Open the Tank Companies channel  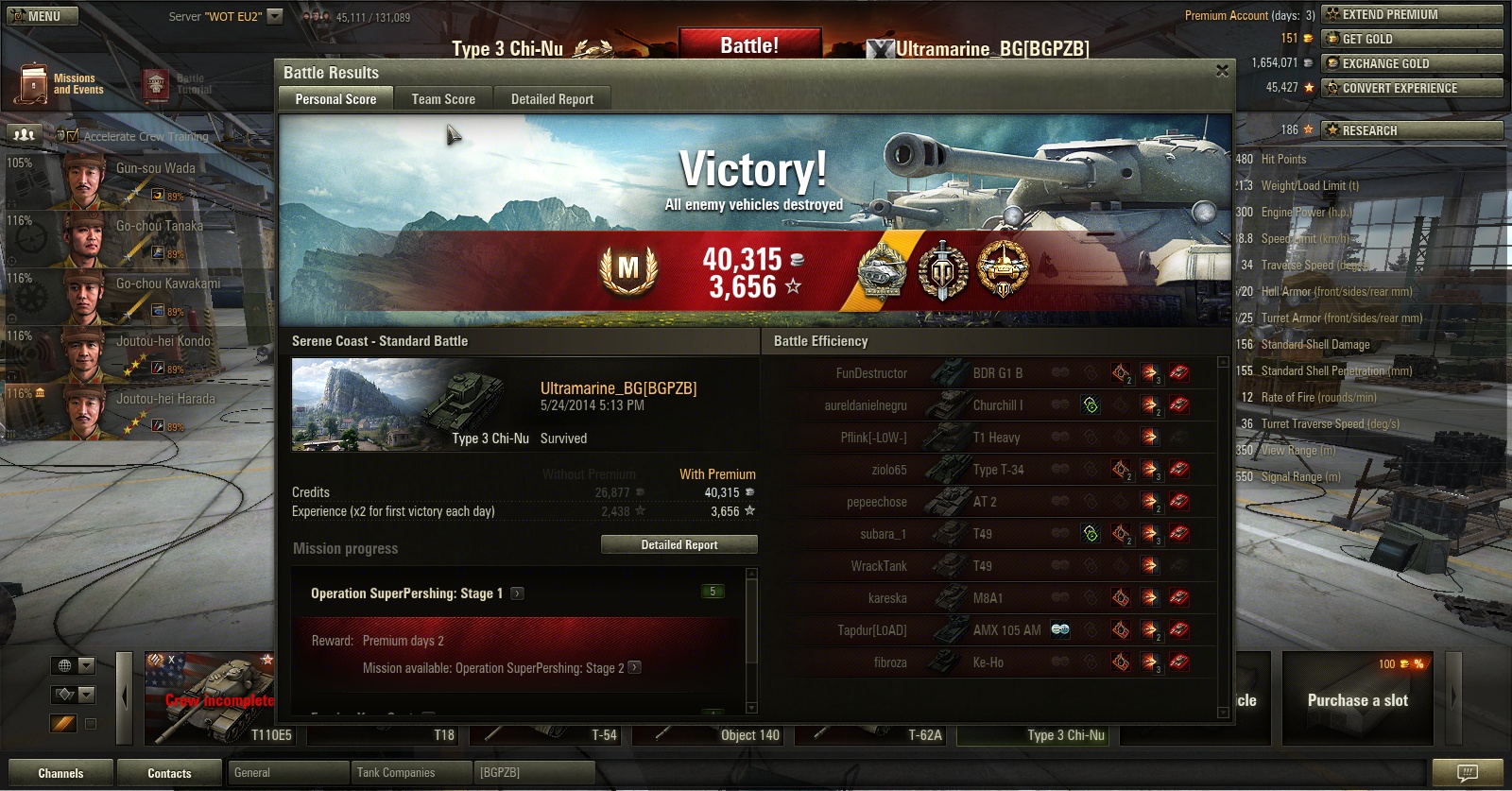coord(410,773)
